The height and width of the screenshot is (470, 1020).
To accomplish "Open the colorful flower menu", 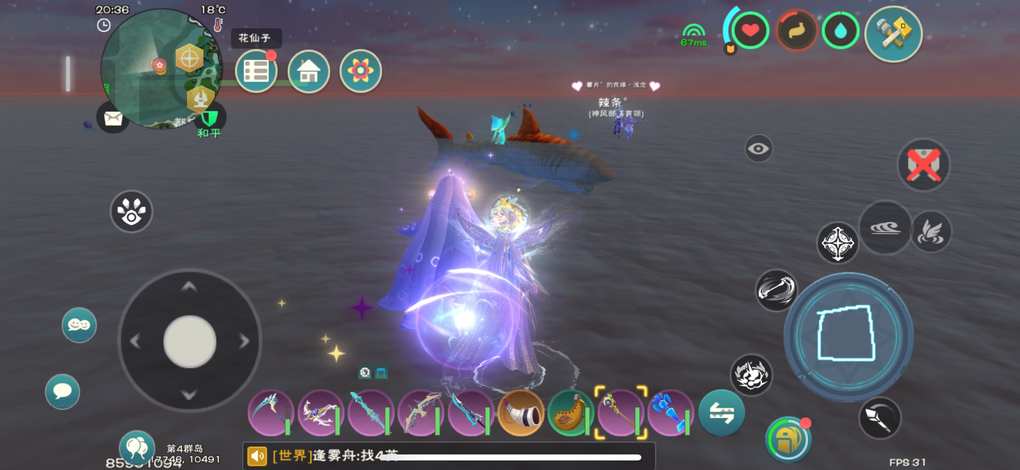I will coord(361,71).
